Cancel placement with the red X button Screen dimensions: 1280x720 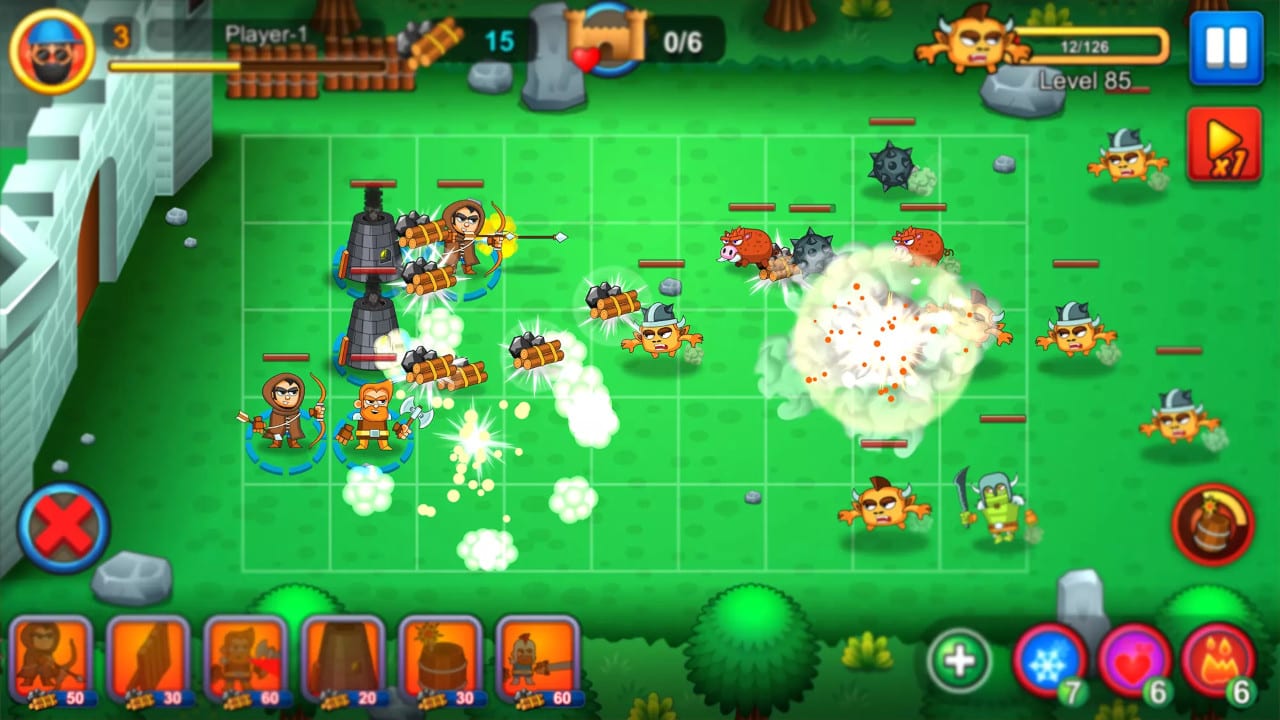[60, 526]
